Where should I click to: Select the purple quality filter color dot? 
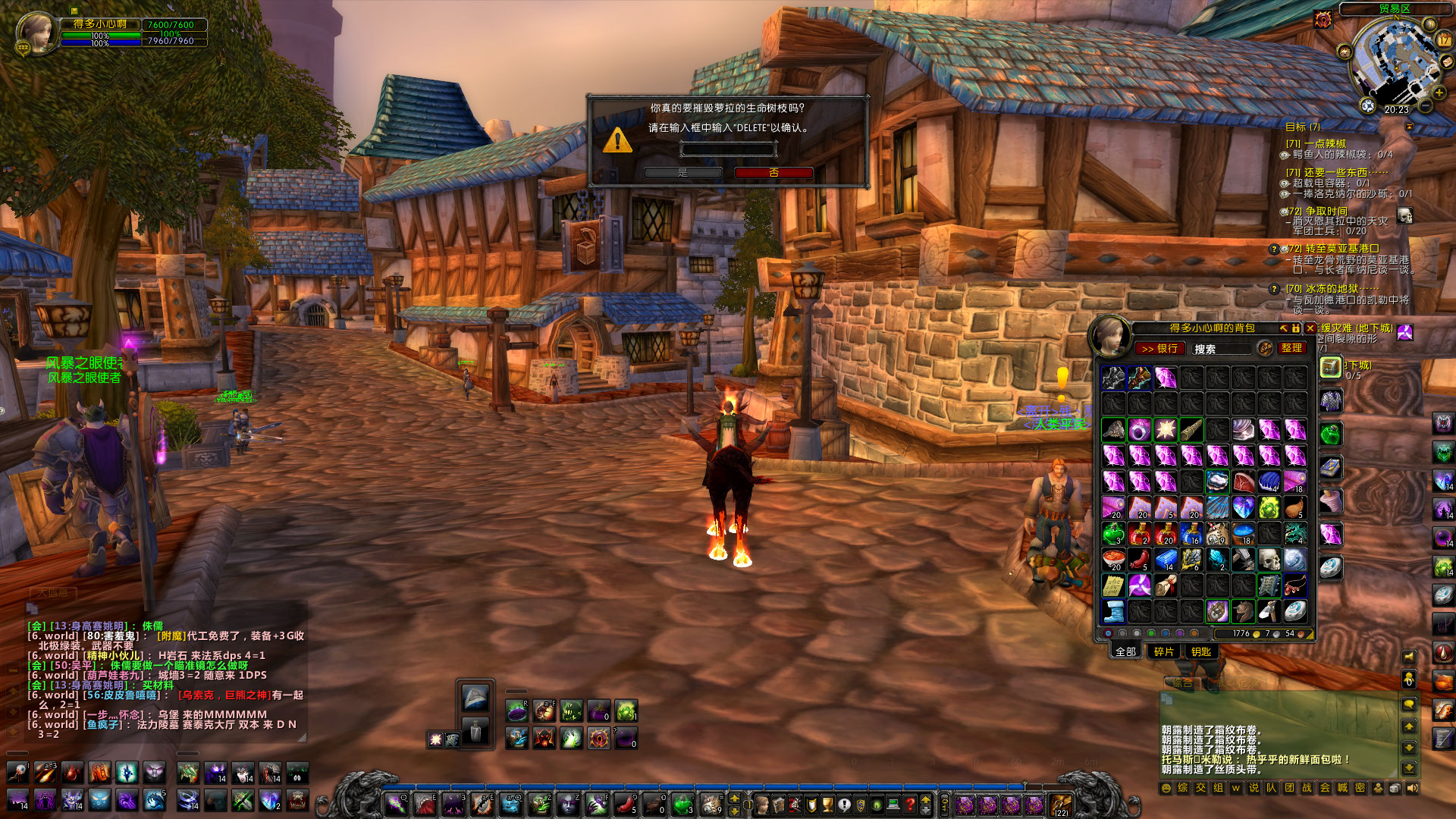[1178, 633]
